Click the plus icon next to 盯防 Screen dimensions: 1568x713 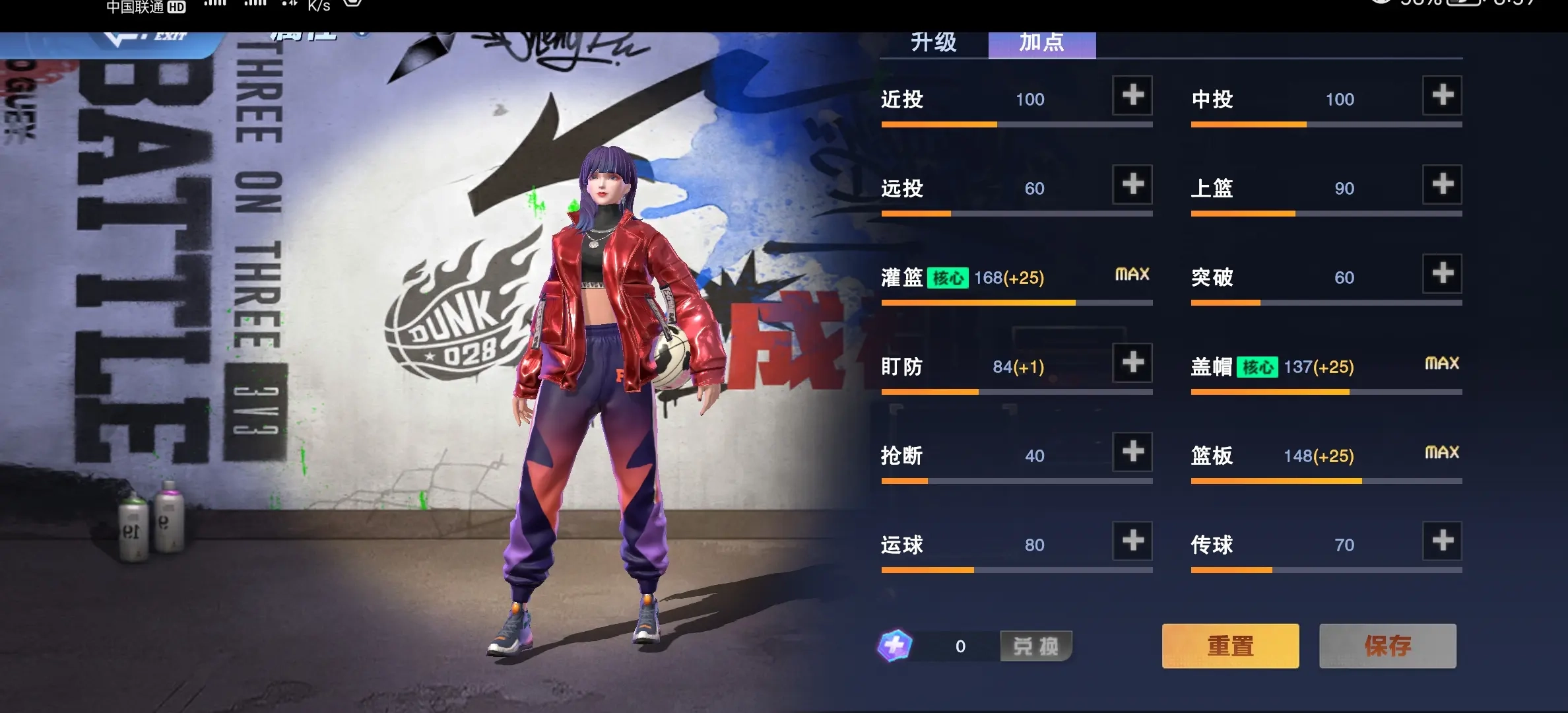[x=1131, y=363]
